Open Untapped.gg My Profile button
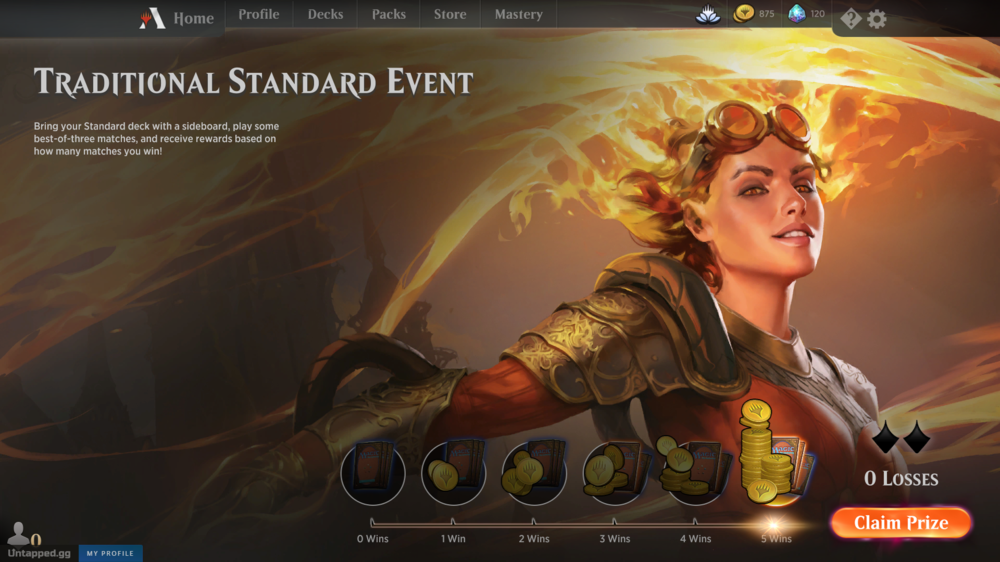The image size is (1000, 562). tap(110, 553)
